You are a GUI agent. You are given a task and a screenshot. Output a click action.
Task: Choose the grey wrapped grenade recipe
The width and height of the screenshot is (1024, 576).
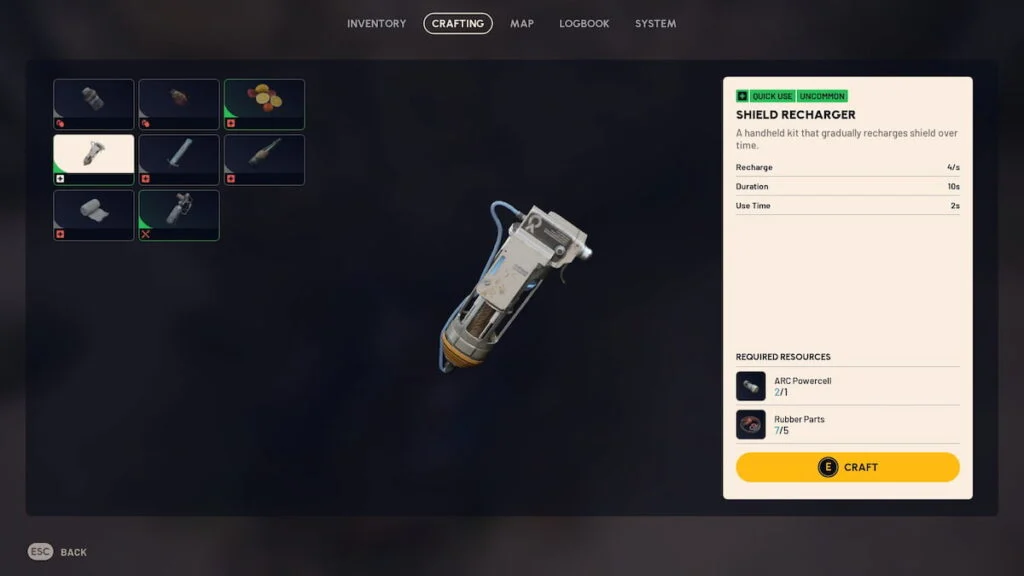tap(93, 104)
